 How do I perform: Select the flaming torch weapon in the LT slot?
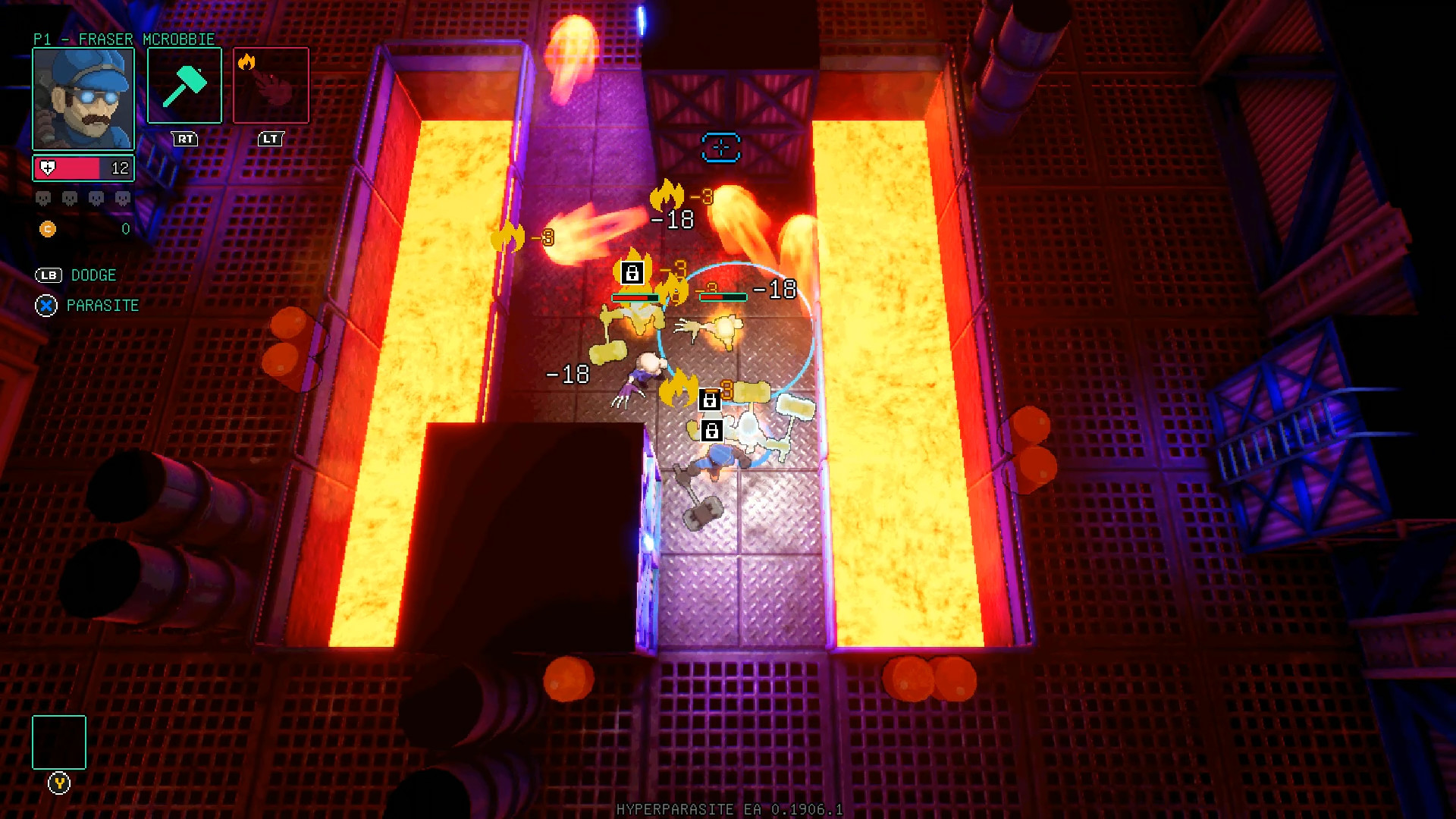[x=271, y=85]
